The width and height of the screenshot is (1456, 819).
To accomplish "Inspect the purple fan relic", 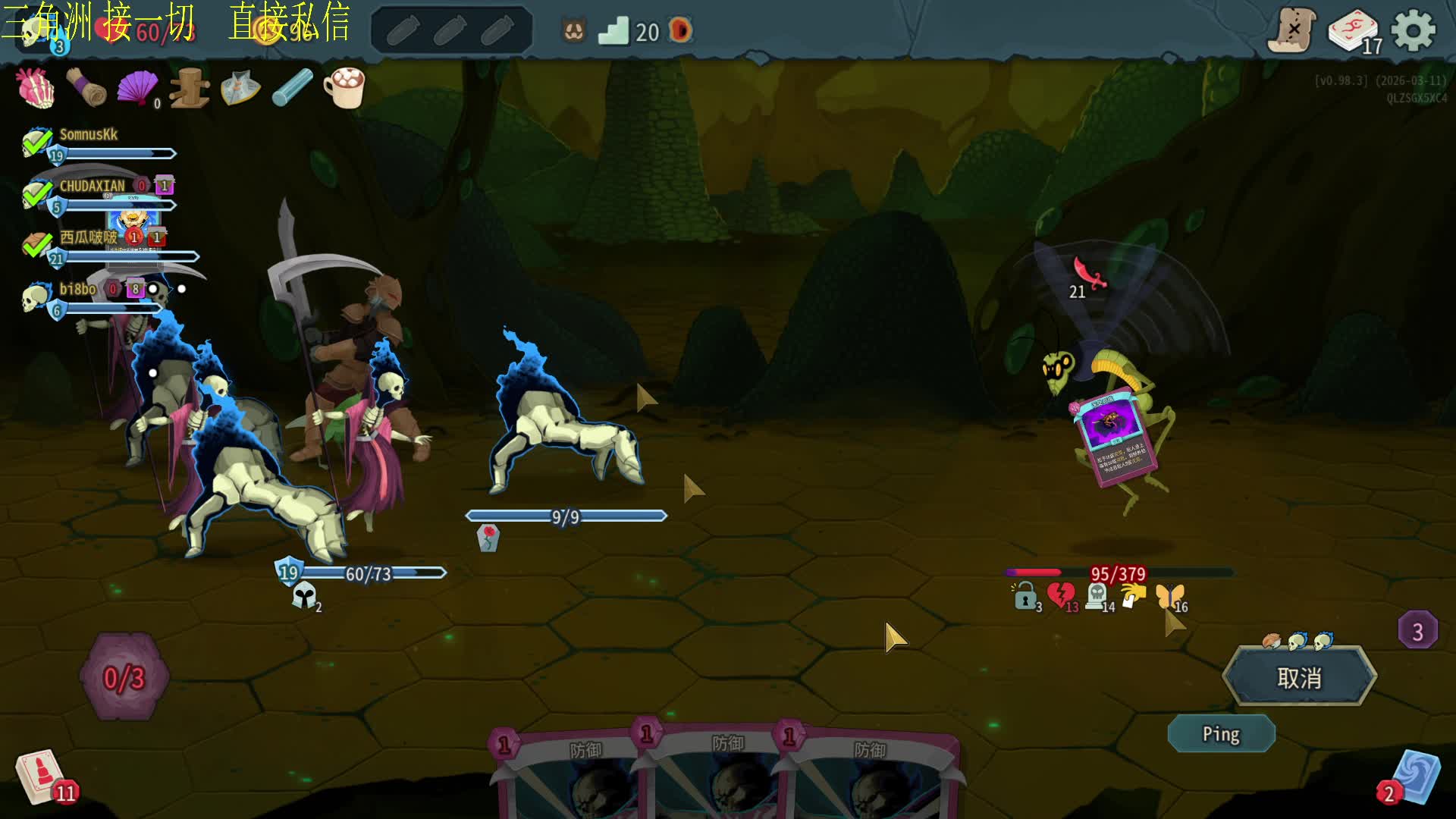I will point(136,89).
